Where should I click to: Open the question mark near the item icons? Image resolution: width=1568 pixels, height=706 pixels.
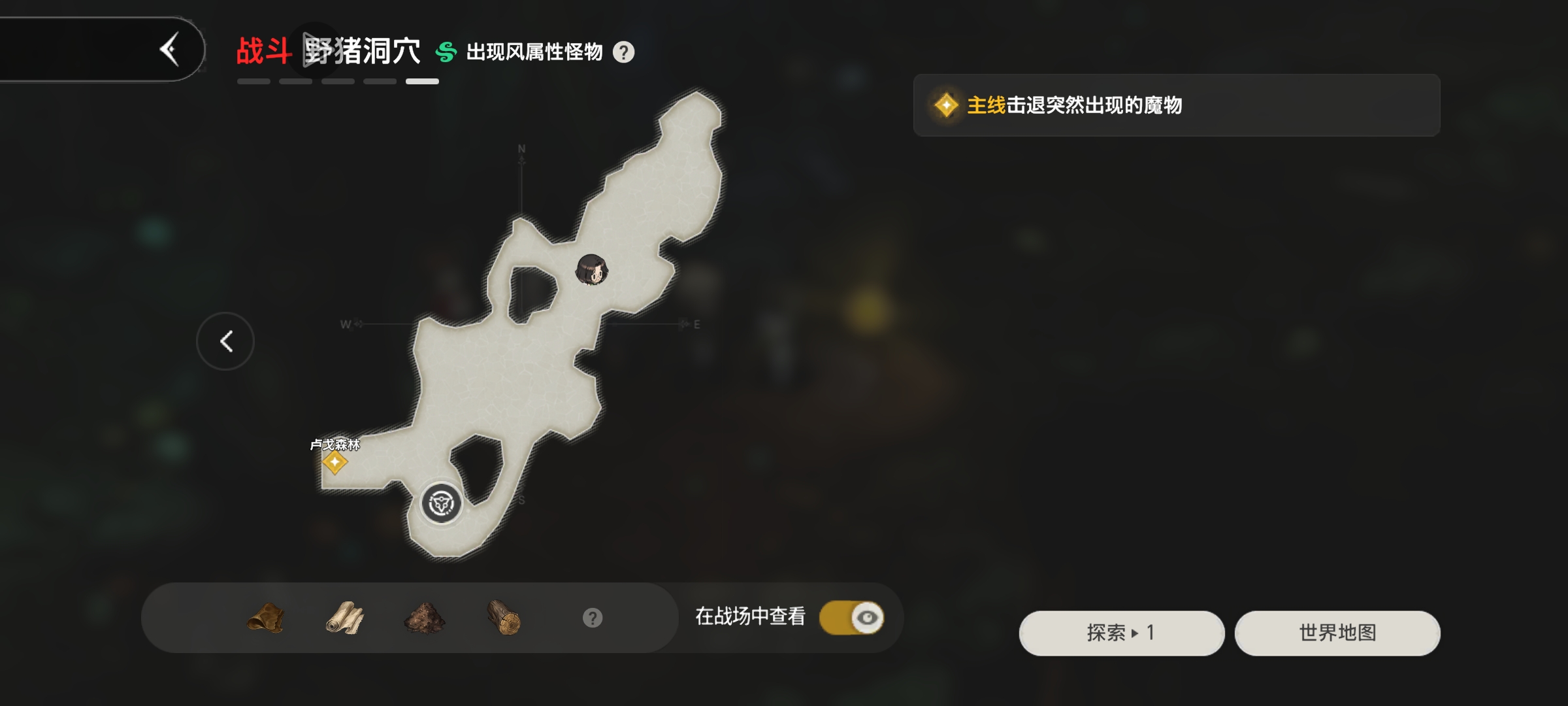[x=592, y=617]
